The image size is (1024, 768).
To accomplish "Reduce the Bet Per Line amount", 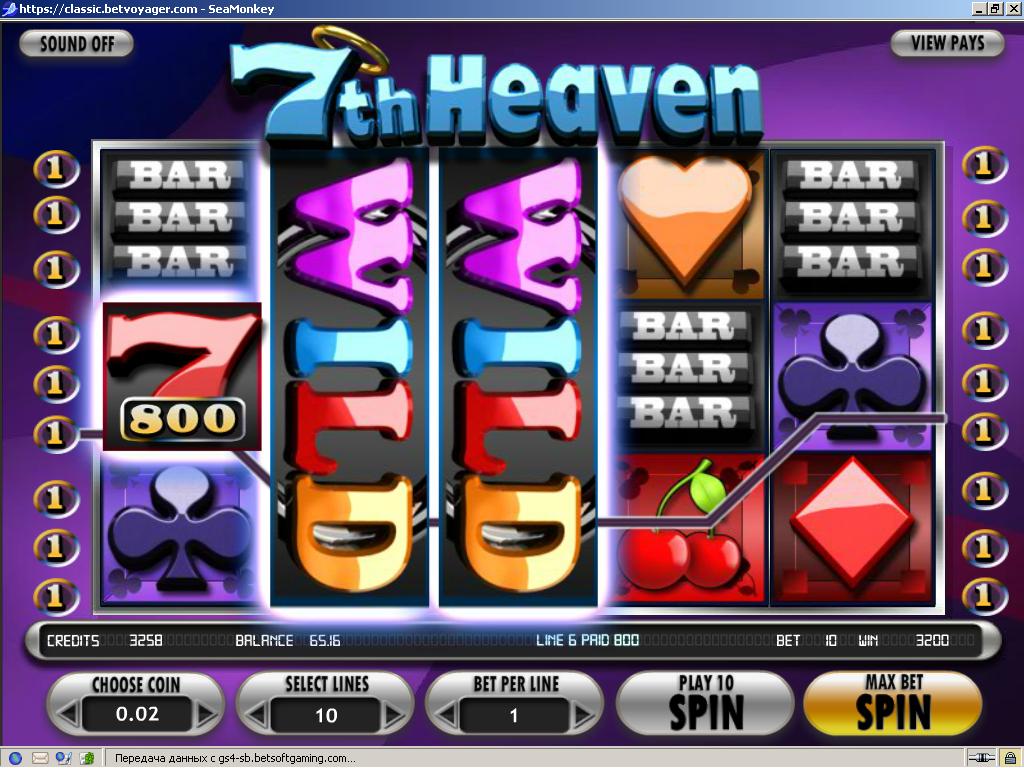I will (444, 715).
